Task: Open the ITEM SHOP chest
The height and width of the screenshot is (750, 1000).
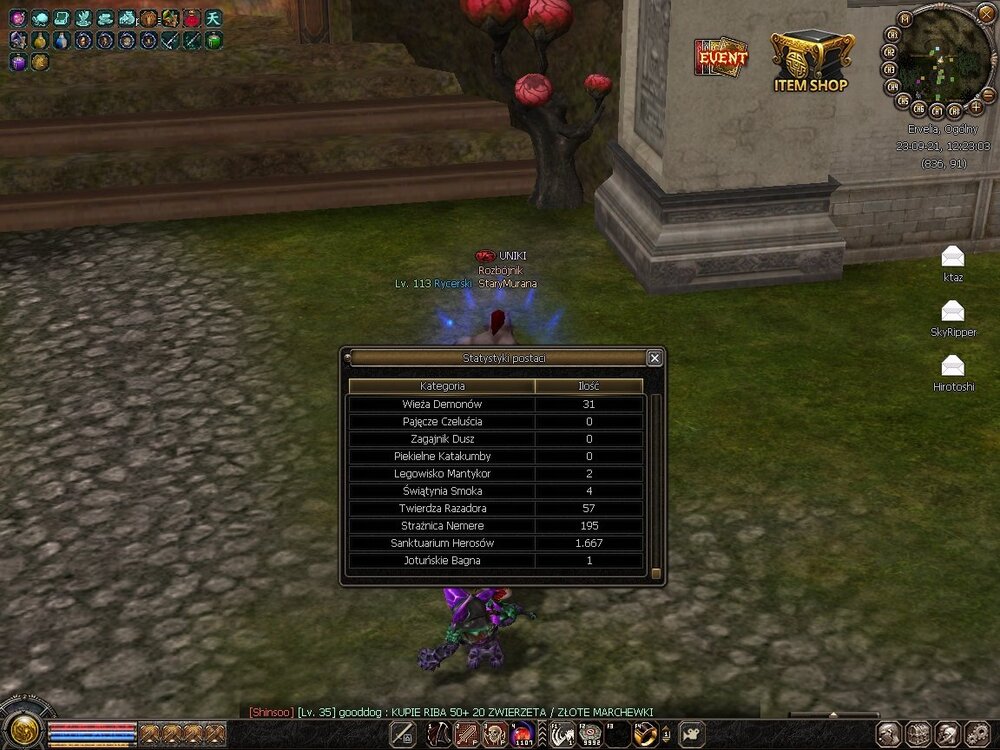Action: (x=810, y=60)
